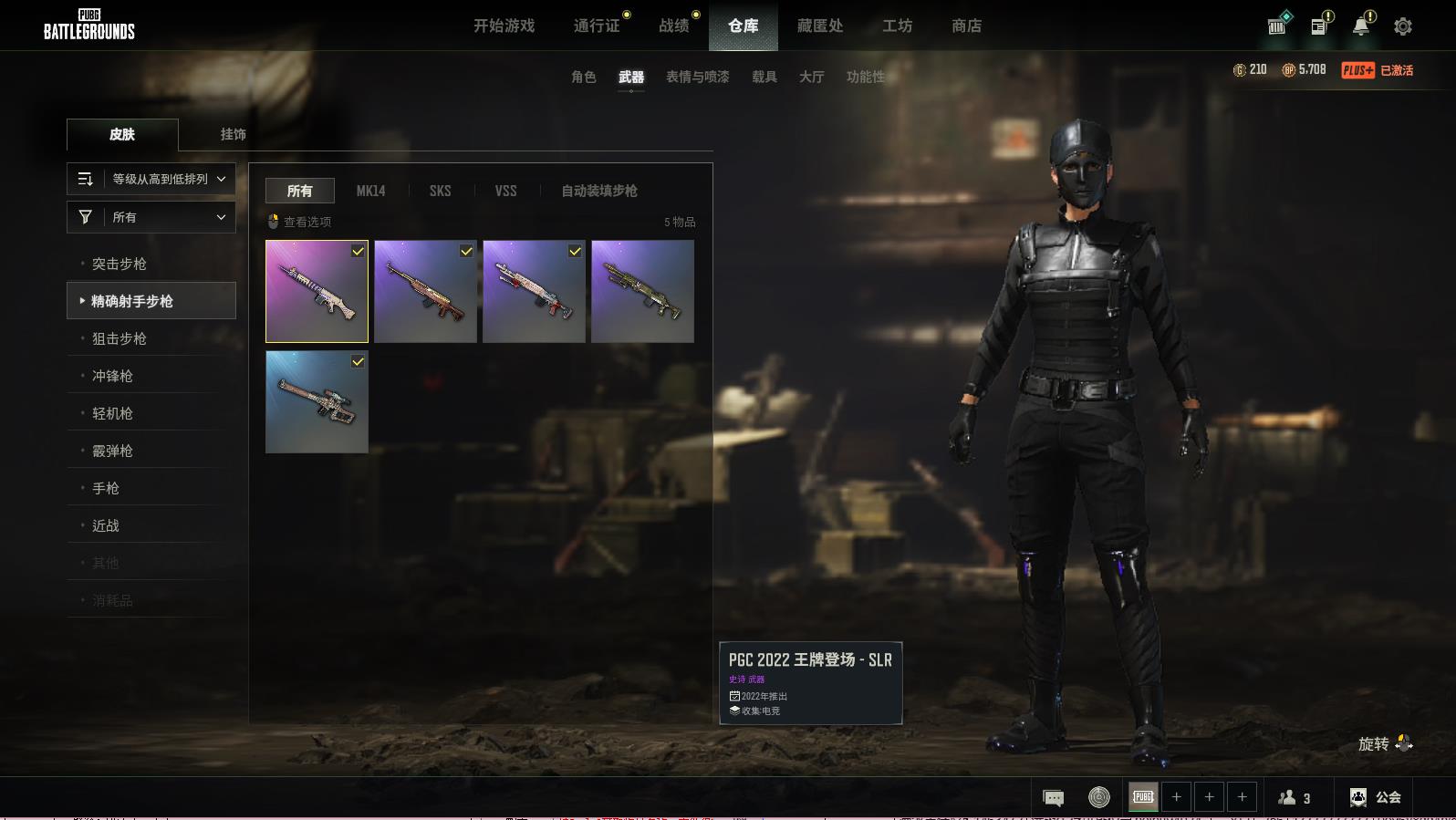This screenshot has width=1456, height=820.
Task: Select the 挂饰 charms tab
Action: pos(233,134)
